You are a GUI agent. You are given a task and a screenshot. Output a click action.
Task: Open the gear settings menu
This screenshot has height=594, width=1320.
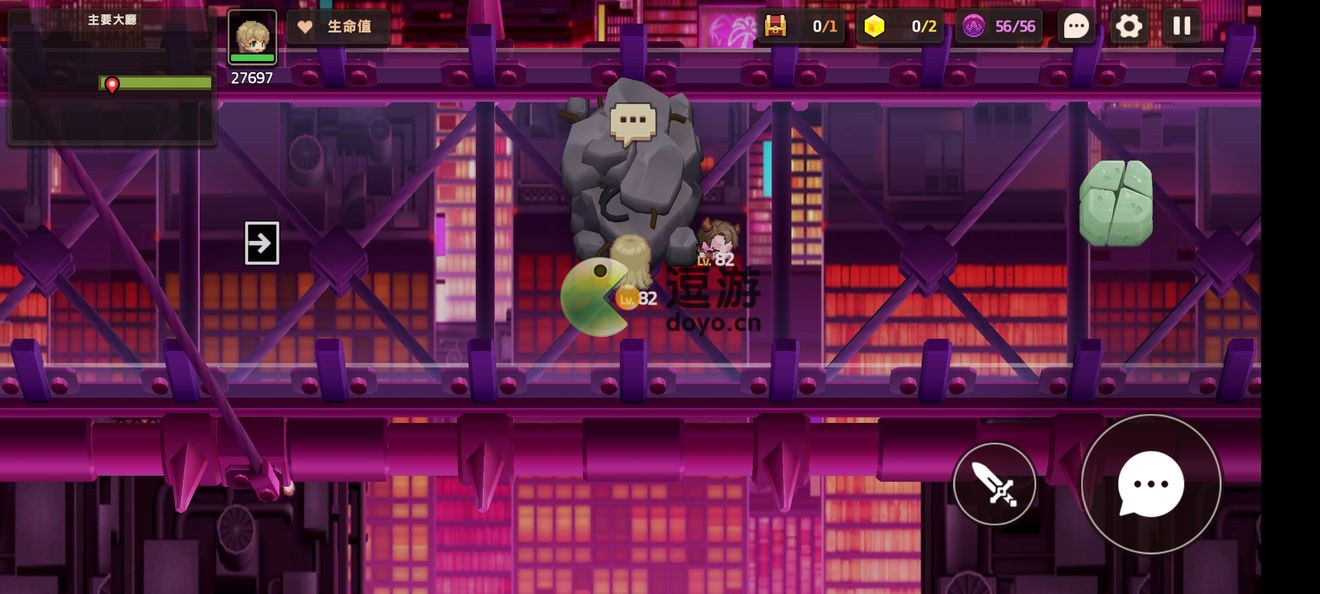pyautogui.click(x=1129, y=26)
